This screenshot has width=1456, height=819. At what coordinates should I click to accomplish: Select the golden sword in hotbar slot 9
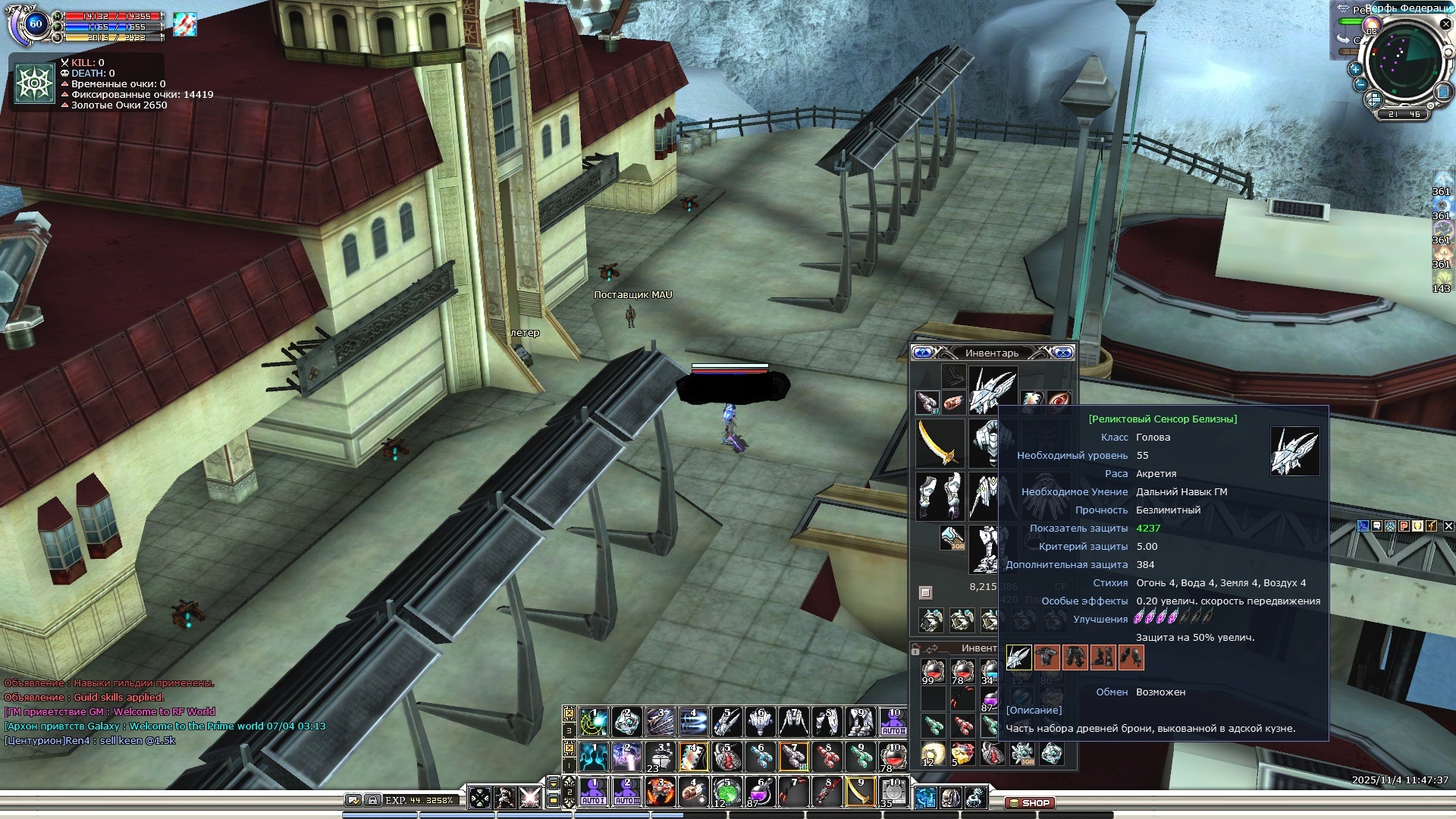(859, 792)
